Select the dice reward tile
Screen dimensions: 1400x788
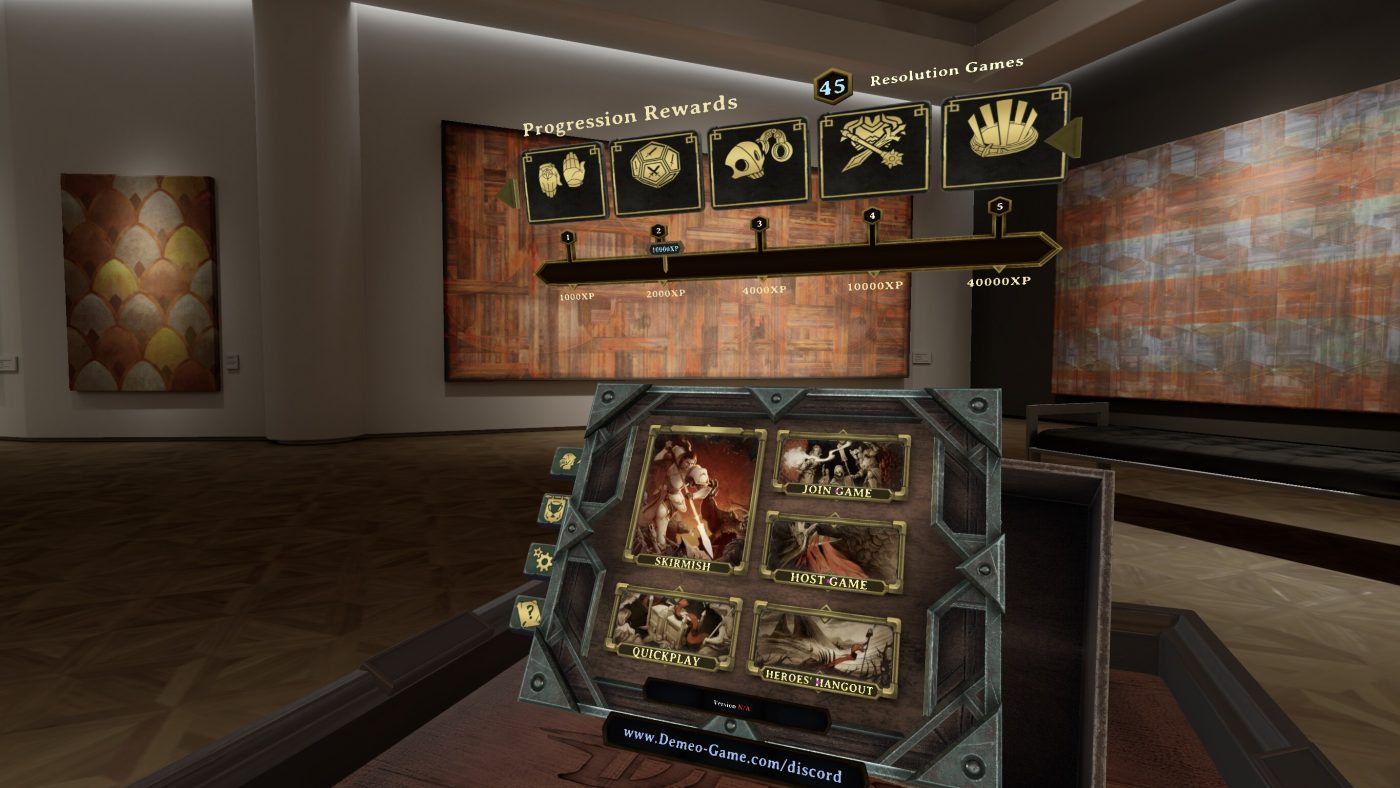click(x=656, y=174)
